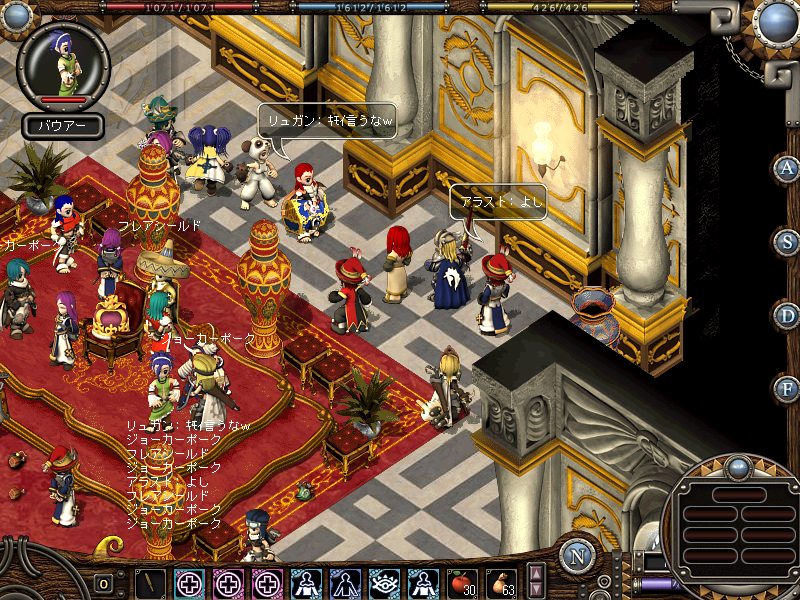
Task: Click the D shortcut orb
Action: [x=787, y=315]
